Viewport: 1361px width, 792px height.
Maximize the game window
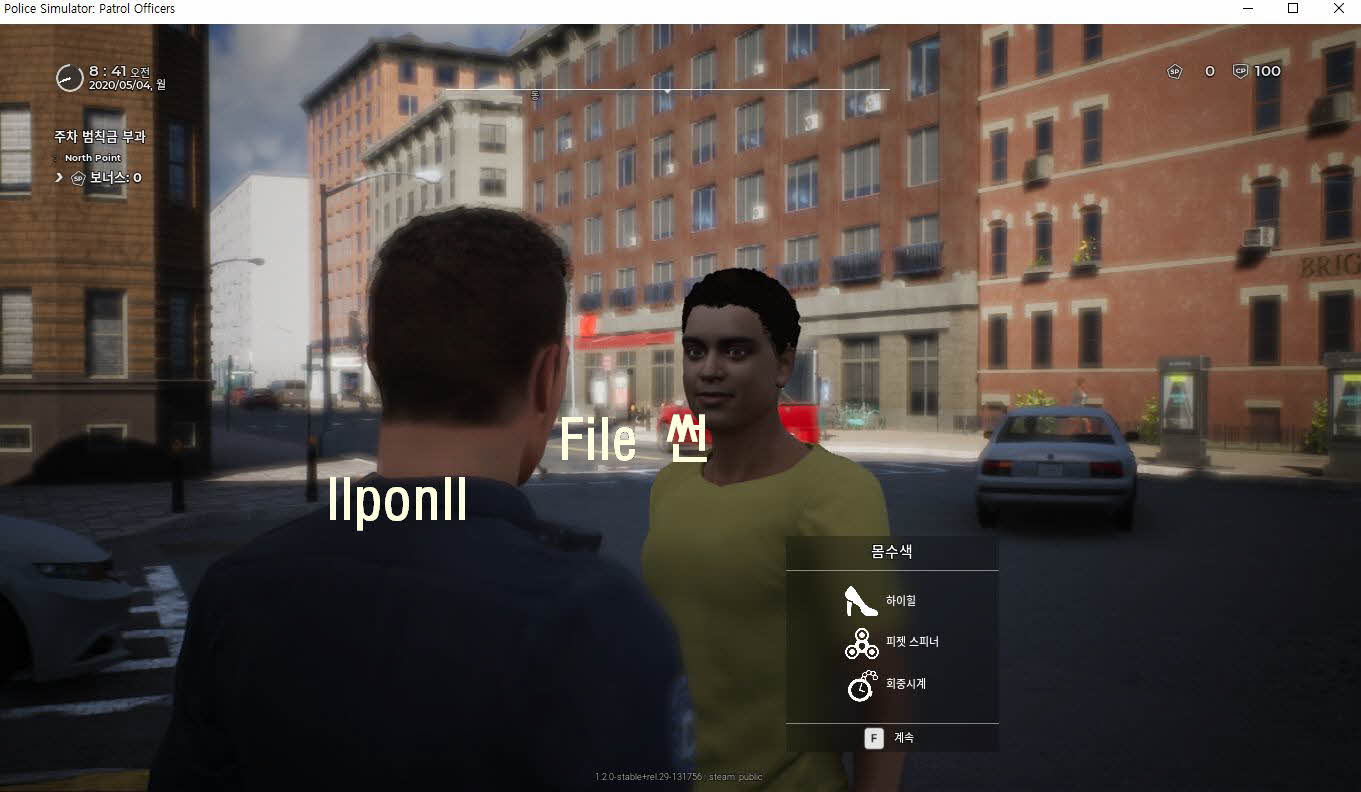tap(1292, 9)
